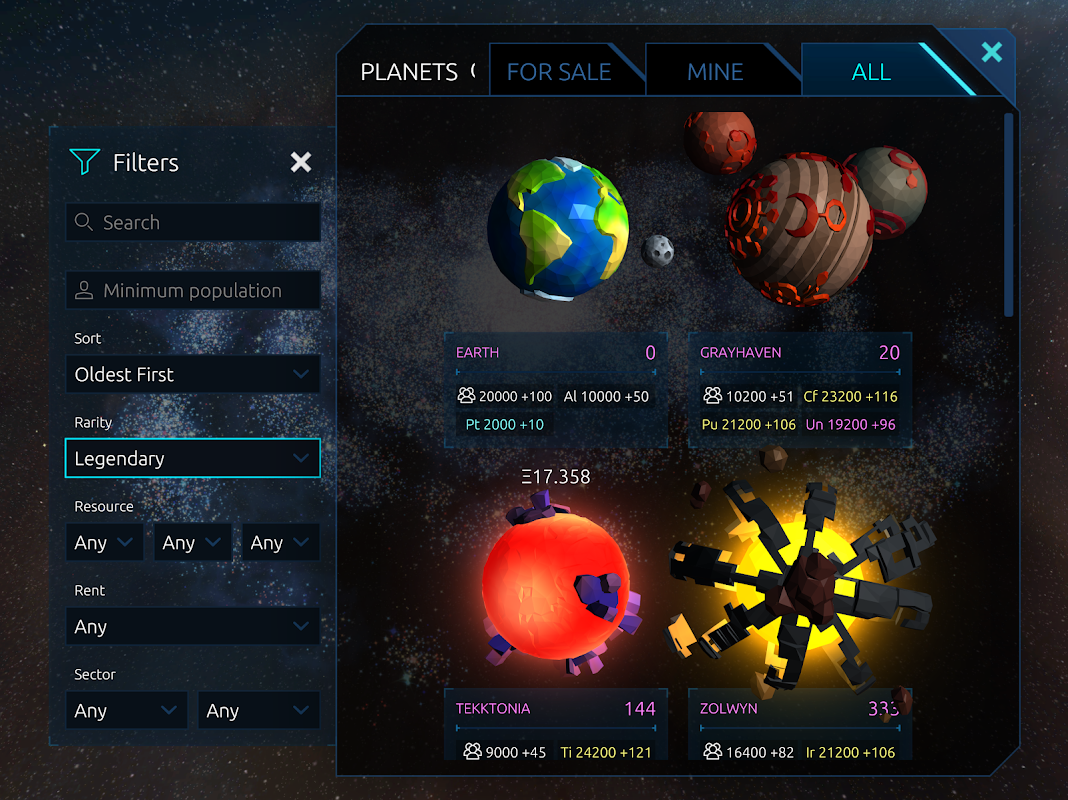The width and height of the screenshot is (1068, 800).
Task: Open the Sort dropdown showing Oldest First
Action: [x=193, y=375]
